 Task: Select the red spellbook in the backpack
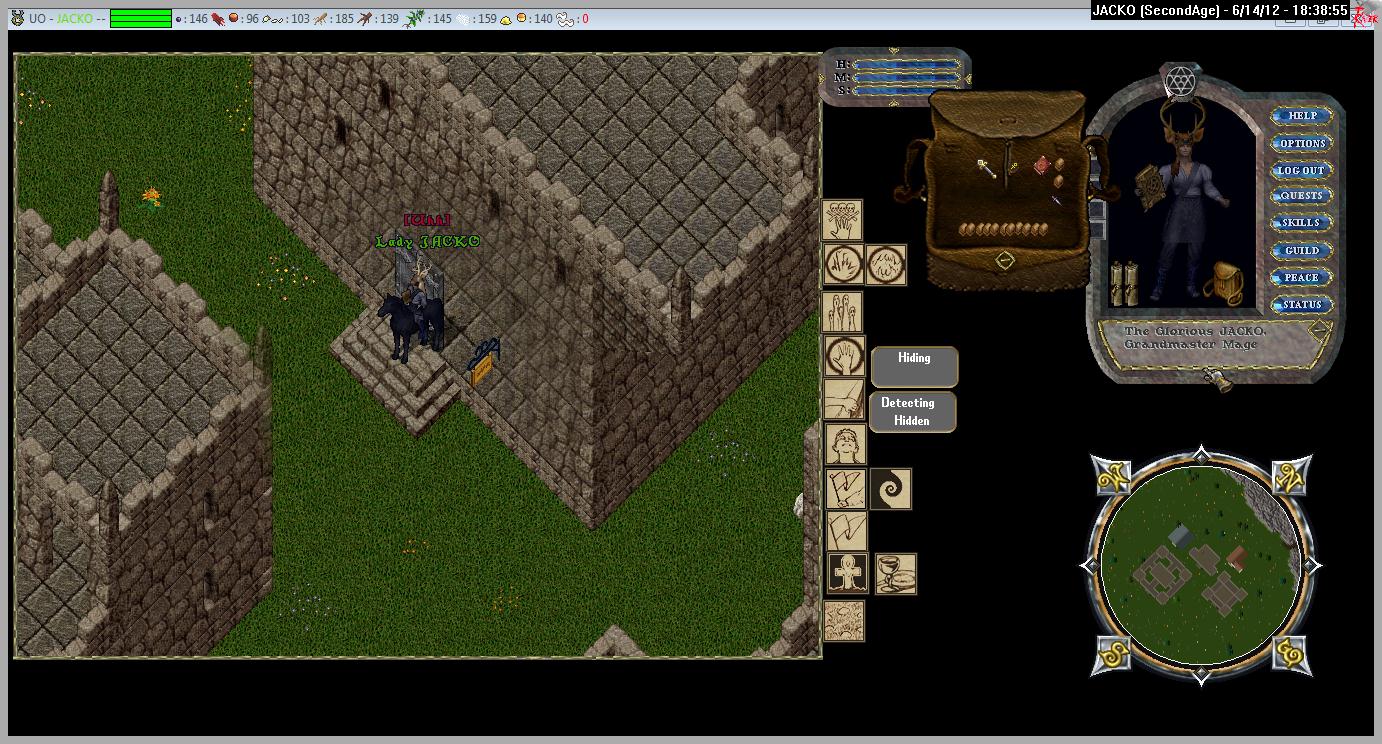point(1043,164)
